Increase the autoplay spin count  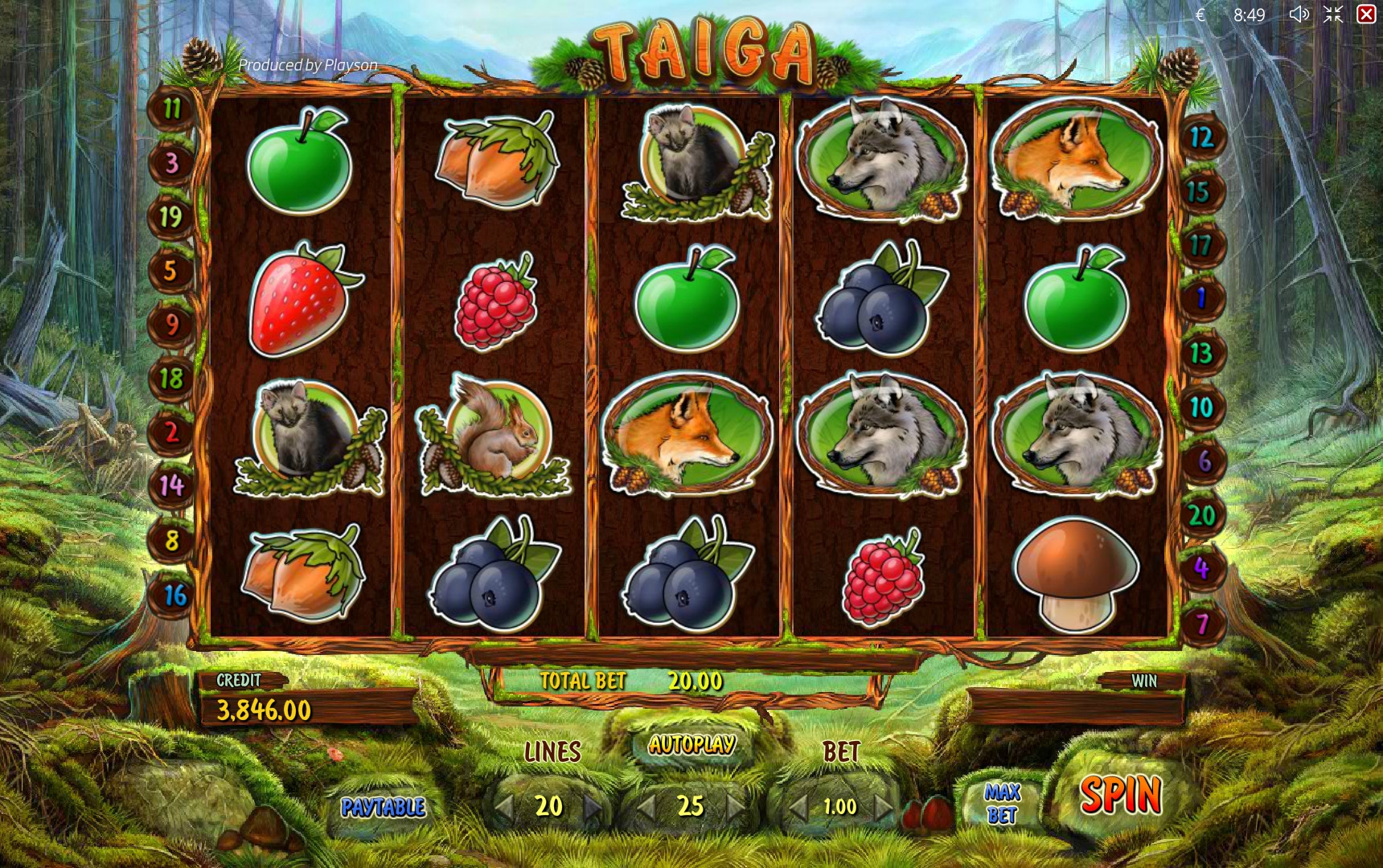pyautogui.click(x=736, y=806)
